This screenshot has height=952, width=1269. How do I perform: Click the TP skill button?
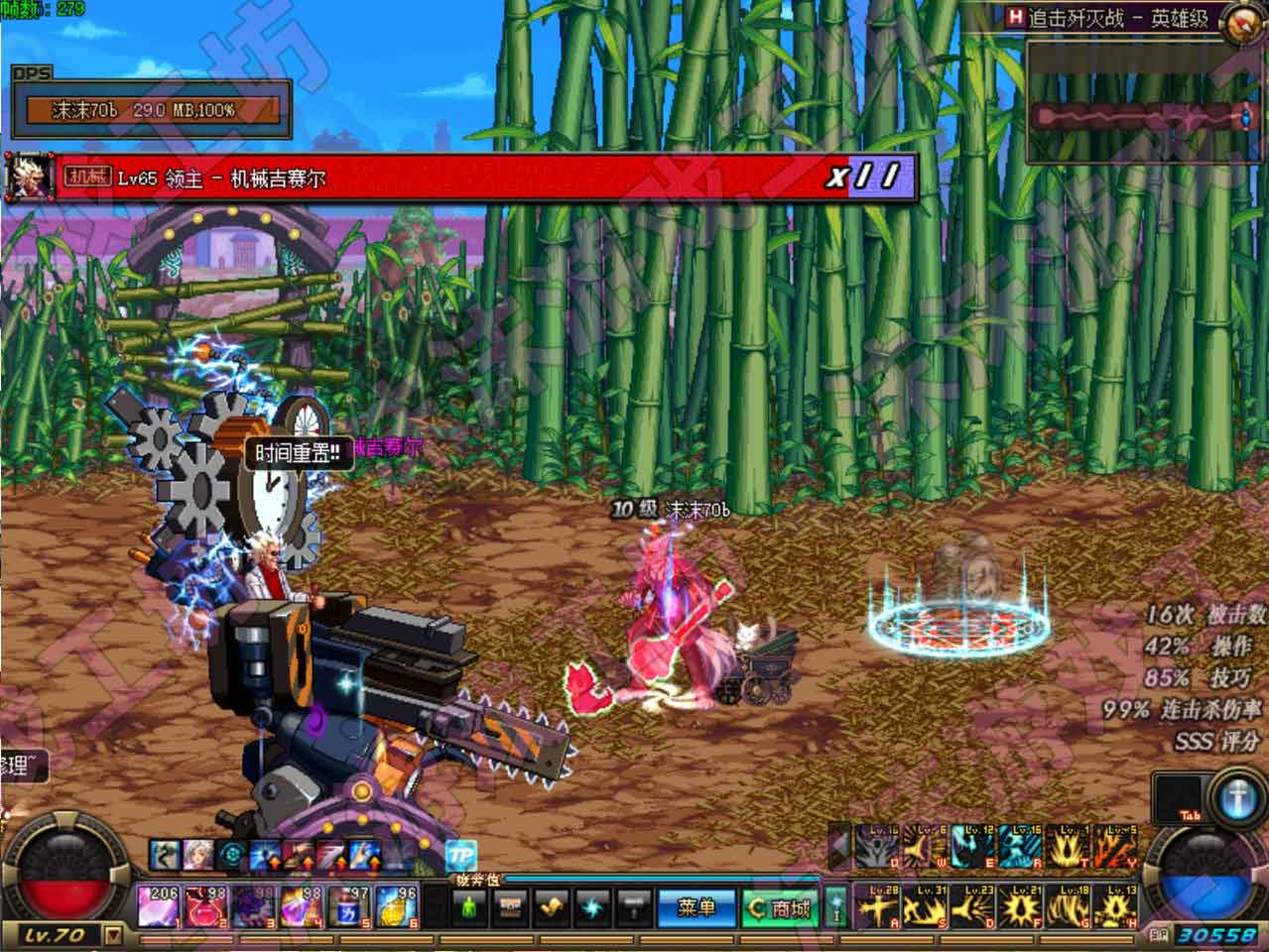click(x=460, y=855)
